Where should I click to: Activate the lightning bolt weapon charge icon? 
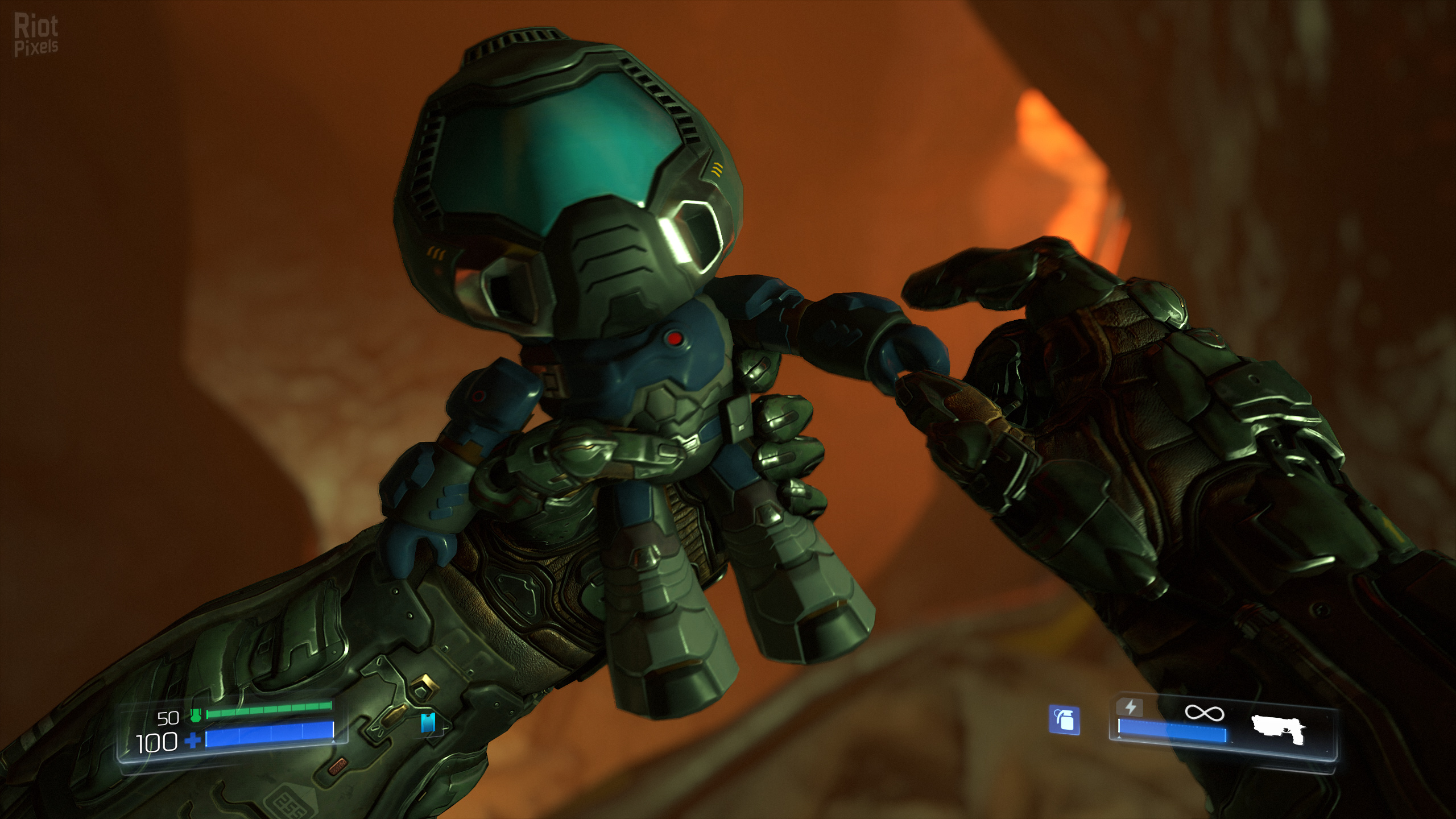pyautogui.click(x=1130, y=707)
